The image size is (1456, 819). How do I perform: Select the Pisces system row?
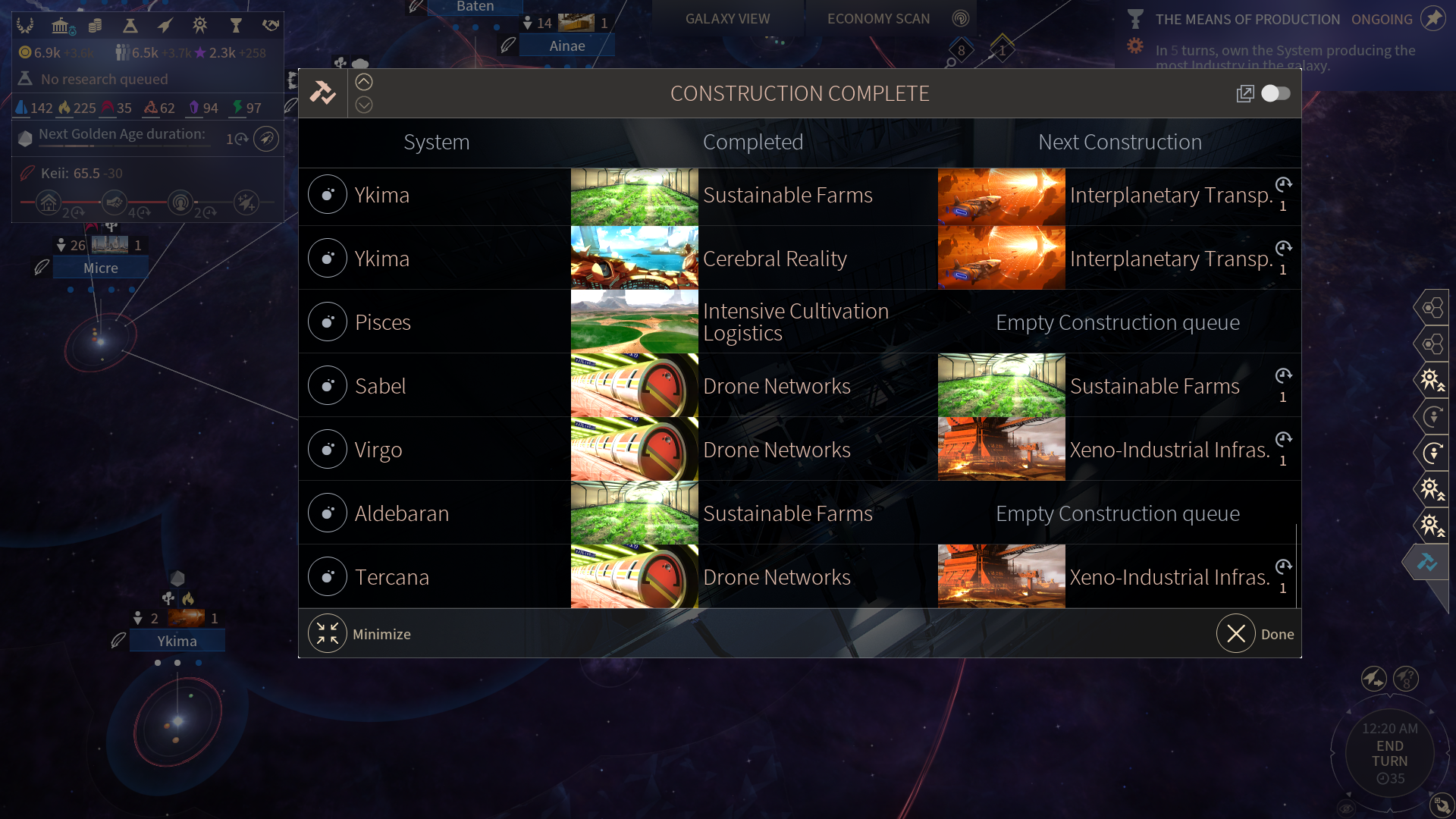(383, 322)
